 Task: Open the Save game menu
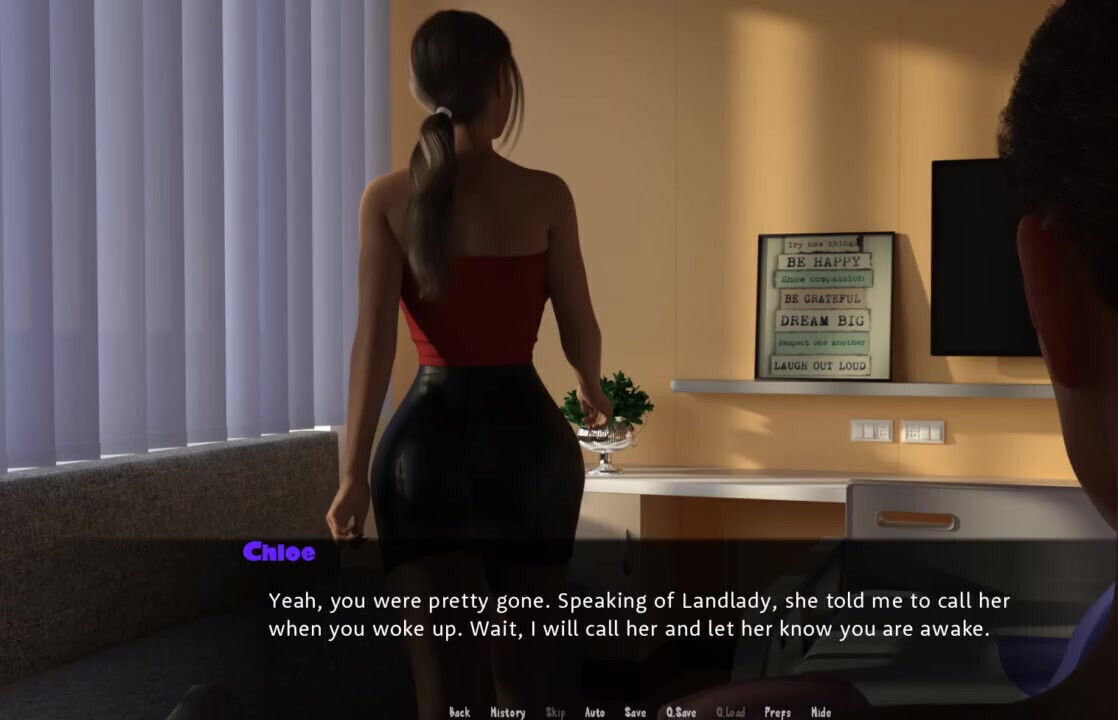635,712
